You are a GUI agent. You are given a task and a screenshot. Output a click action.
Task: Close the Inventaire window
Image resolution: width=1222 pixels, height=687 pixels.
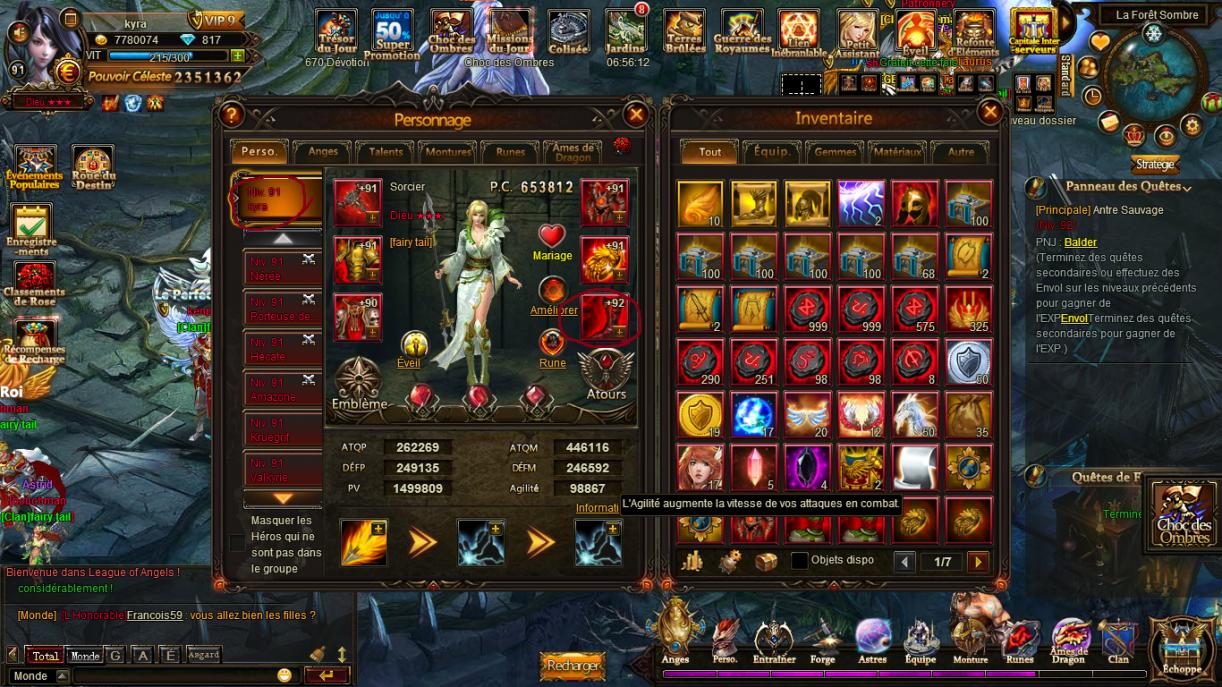coord(989,112)
